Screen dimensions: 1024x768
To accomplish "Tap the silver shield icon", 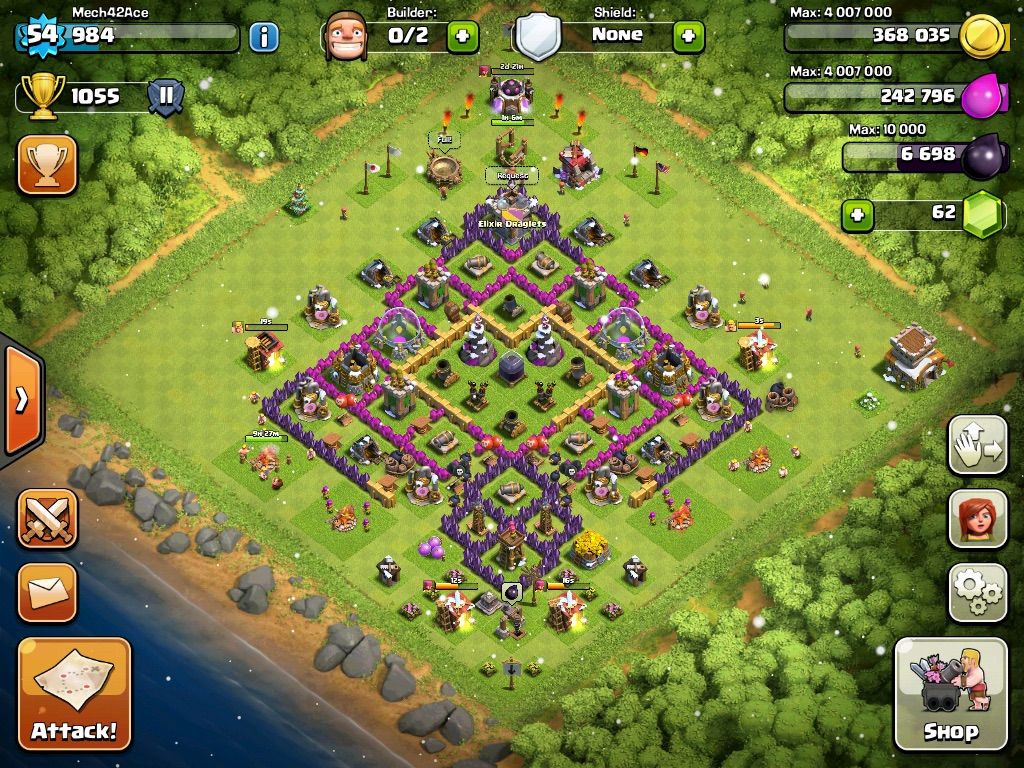I will (x=538, y=36).
